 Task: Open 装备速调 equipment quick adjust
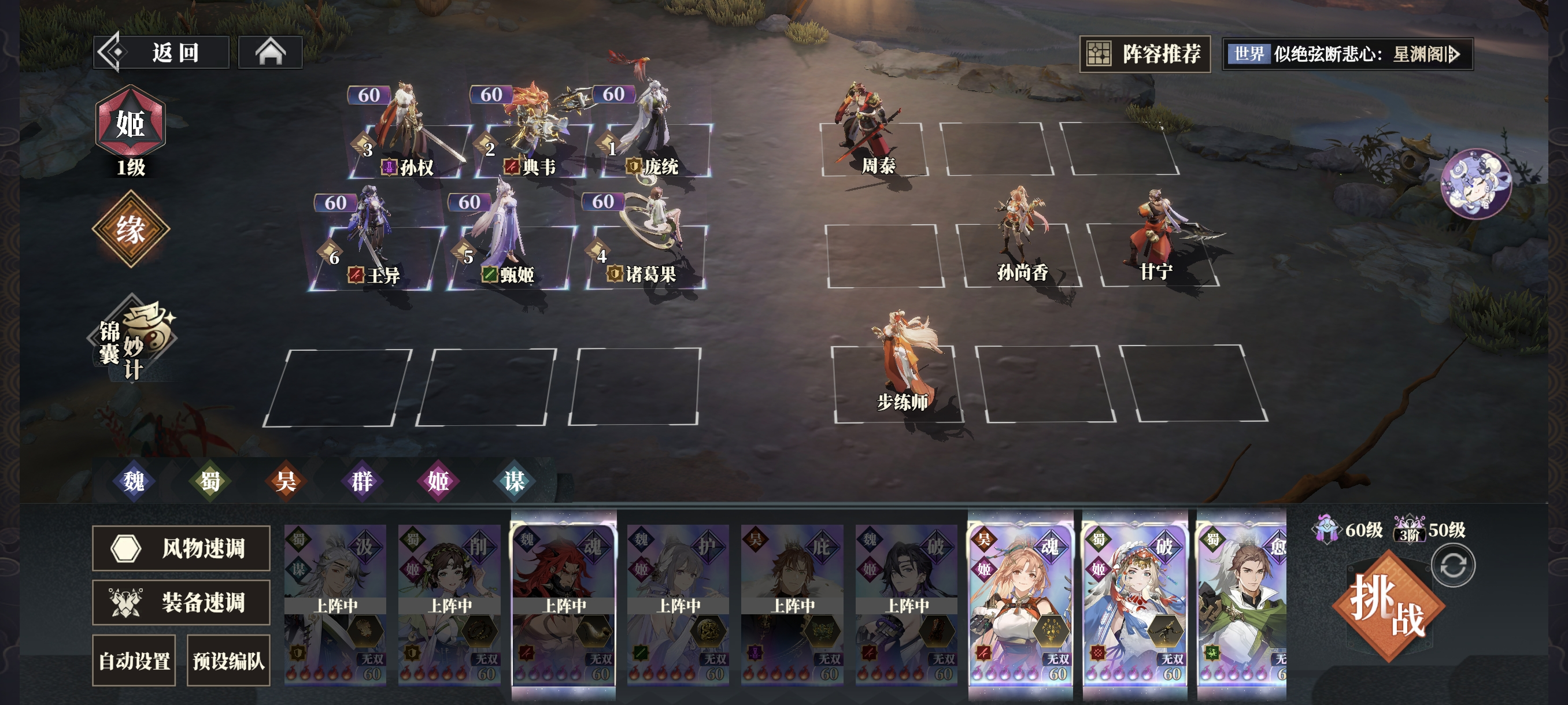coord(181,603)
